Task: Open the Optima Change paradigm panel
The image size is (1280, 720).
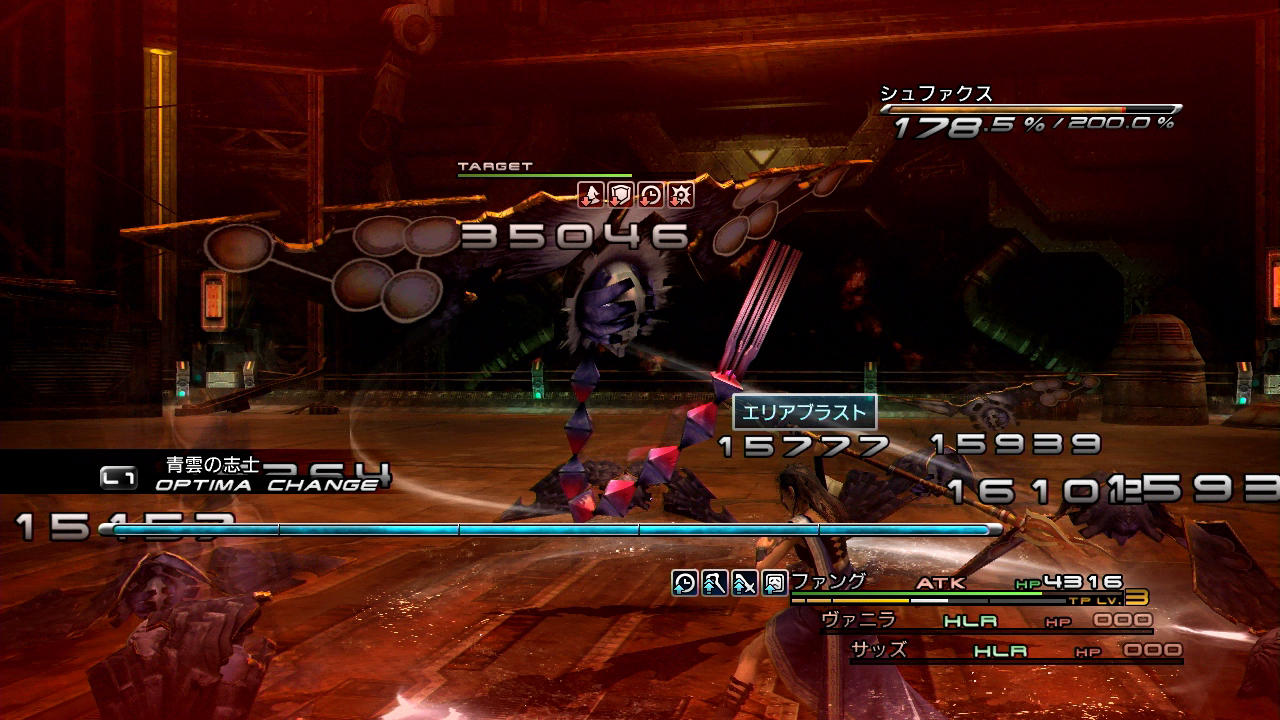Action: (240, 474)
